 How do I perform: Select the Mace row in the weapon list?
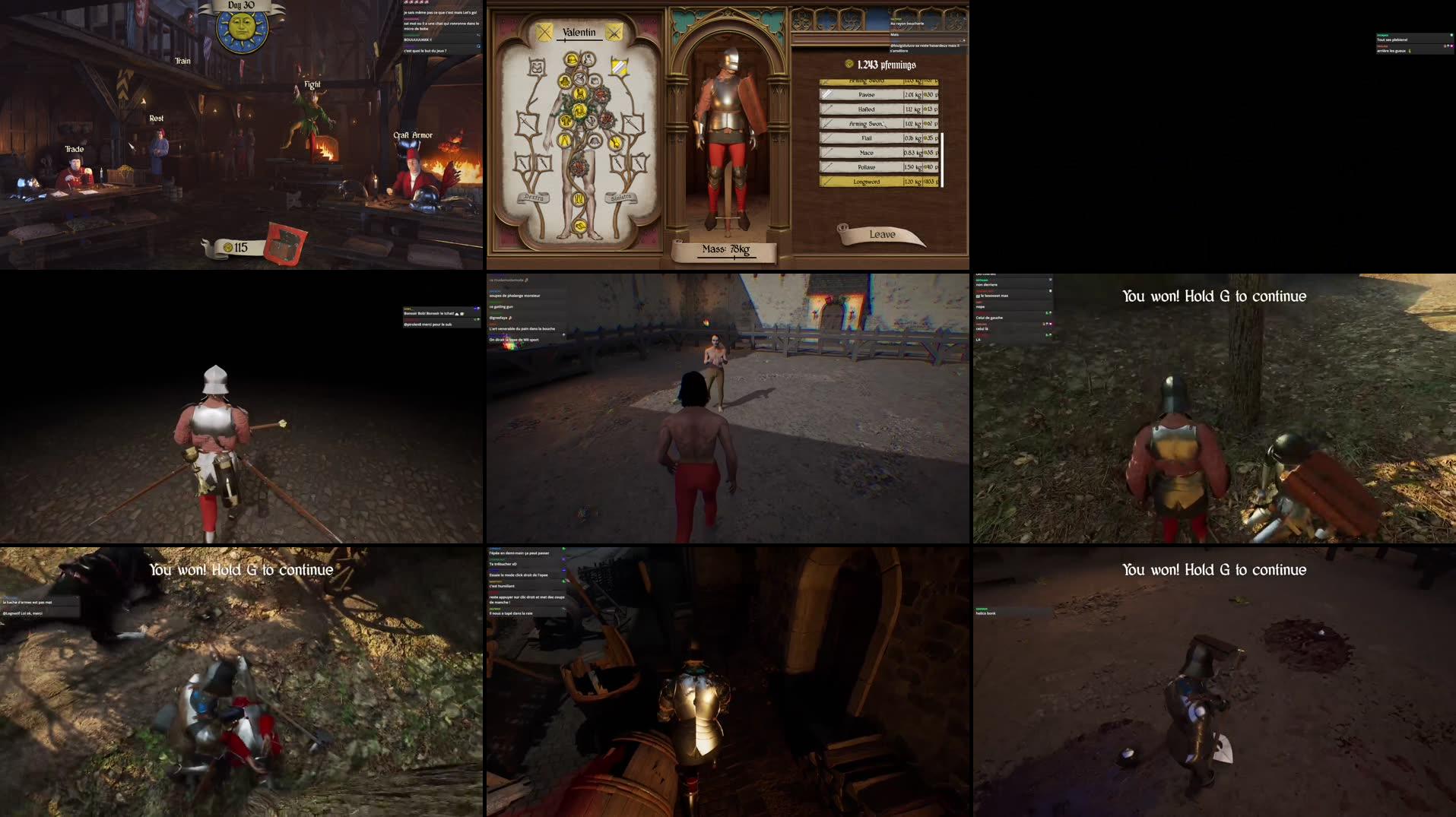coord(866,153)
